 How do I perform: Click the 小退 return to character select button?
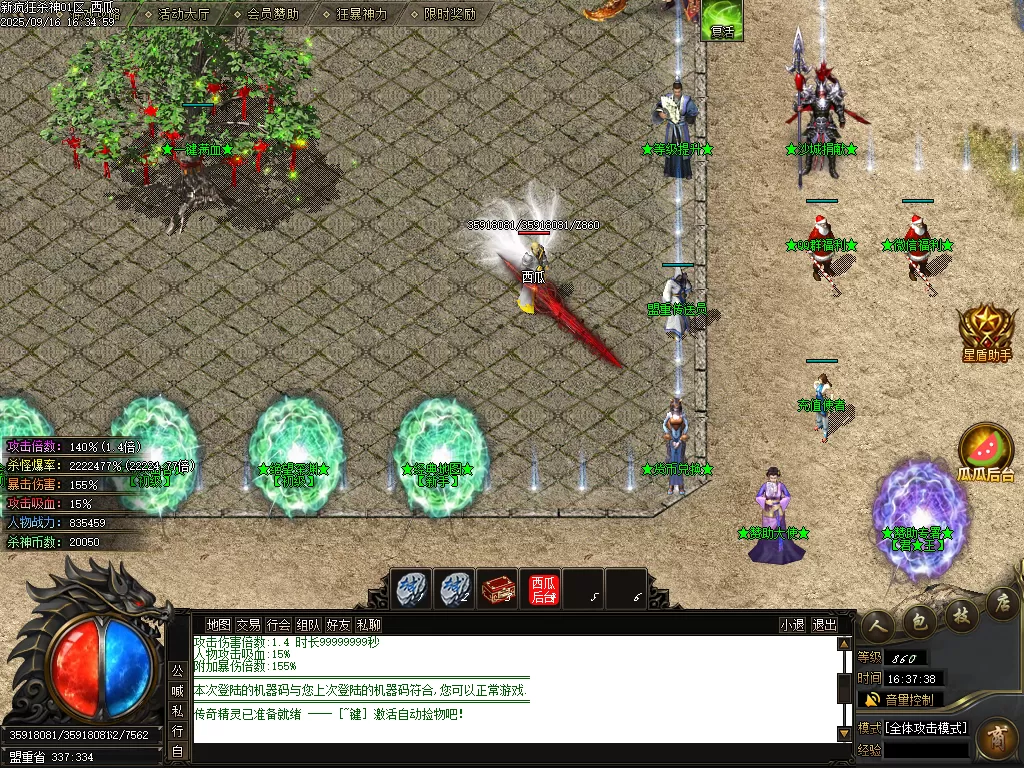(792, 624)
